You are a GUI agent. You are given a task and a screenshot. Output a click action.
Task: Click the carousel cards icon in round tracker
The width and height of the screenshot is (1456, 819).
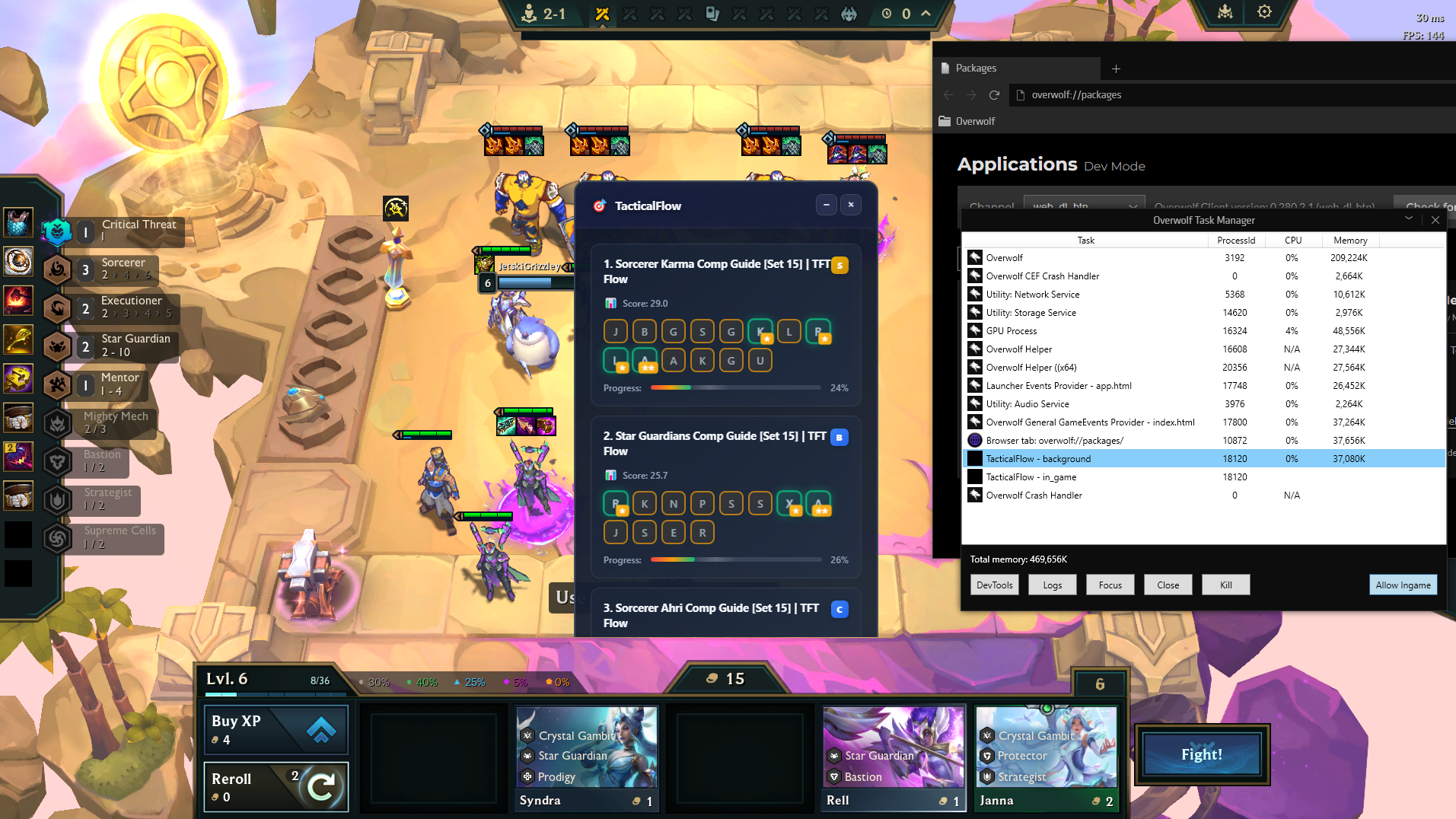point(712,13)
